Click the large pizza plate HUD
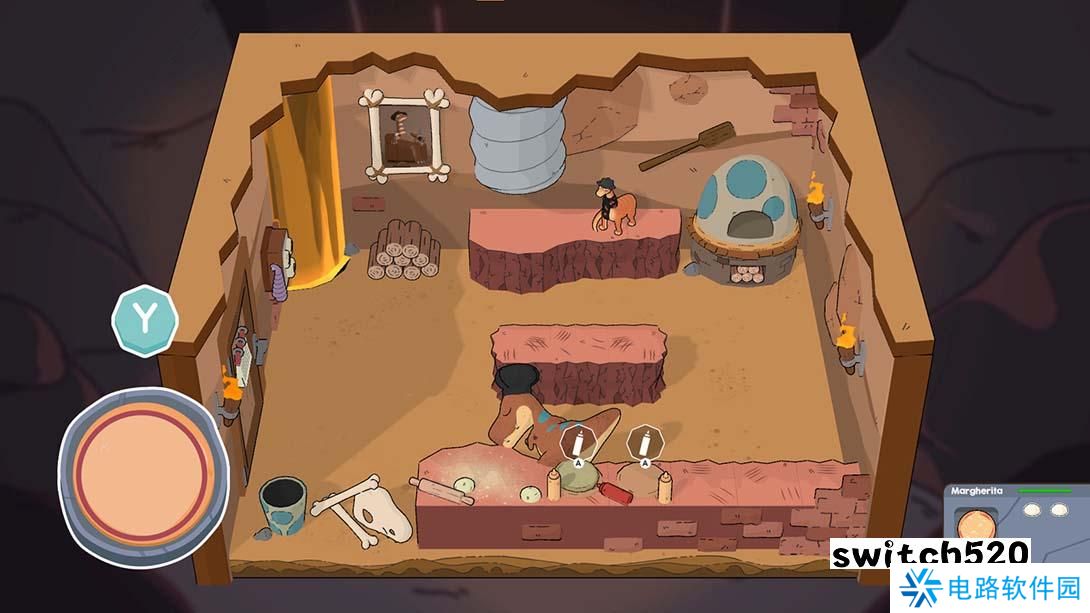Viewport: 1090px width, 613px height. [144, 473]
